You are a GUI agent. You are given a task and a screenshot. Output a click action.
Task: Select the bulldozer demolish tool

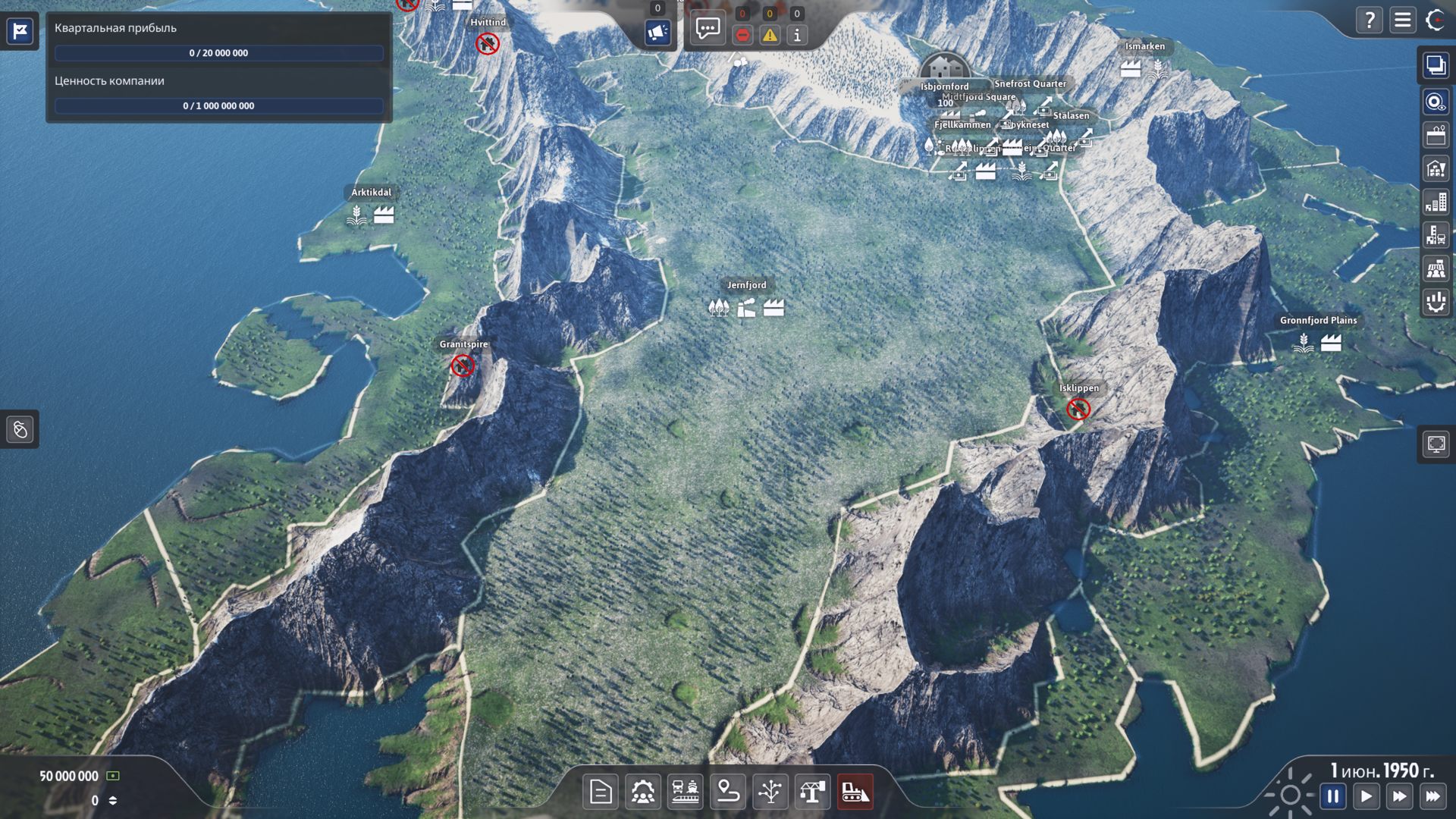point(855,792)
